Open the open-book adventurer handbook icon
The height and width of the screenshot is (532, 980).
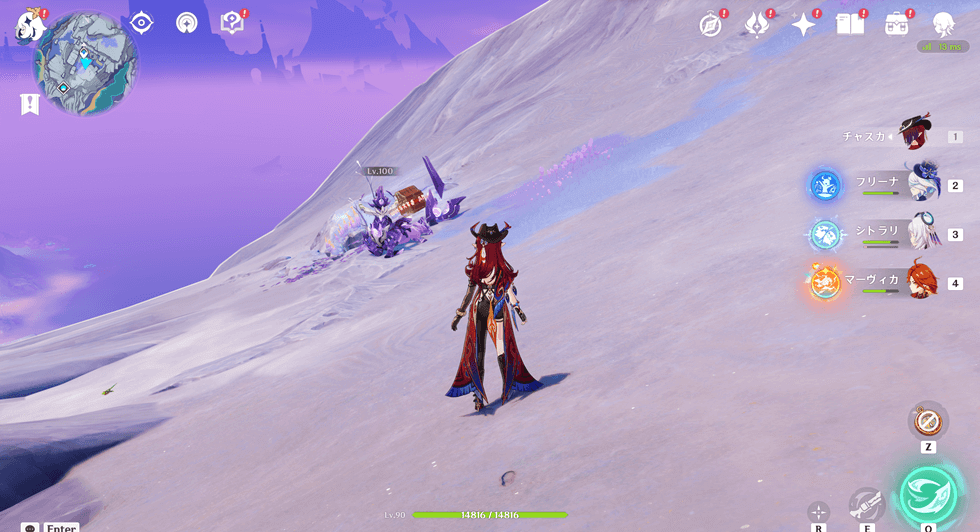850,25
